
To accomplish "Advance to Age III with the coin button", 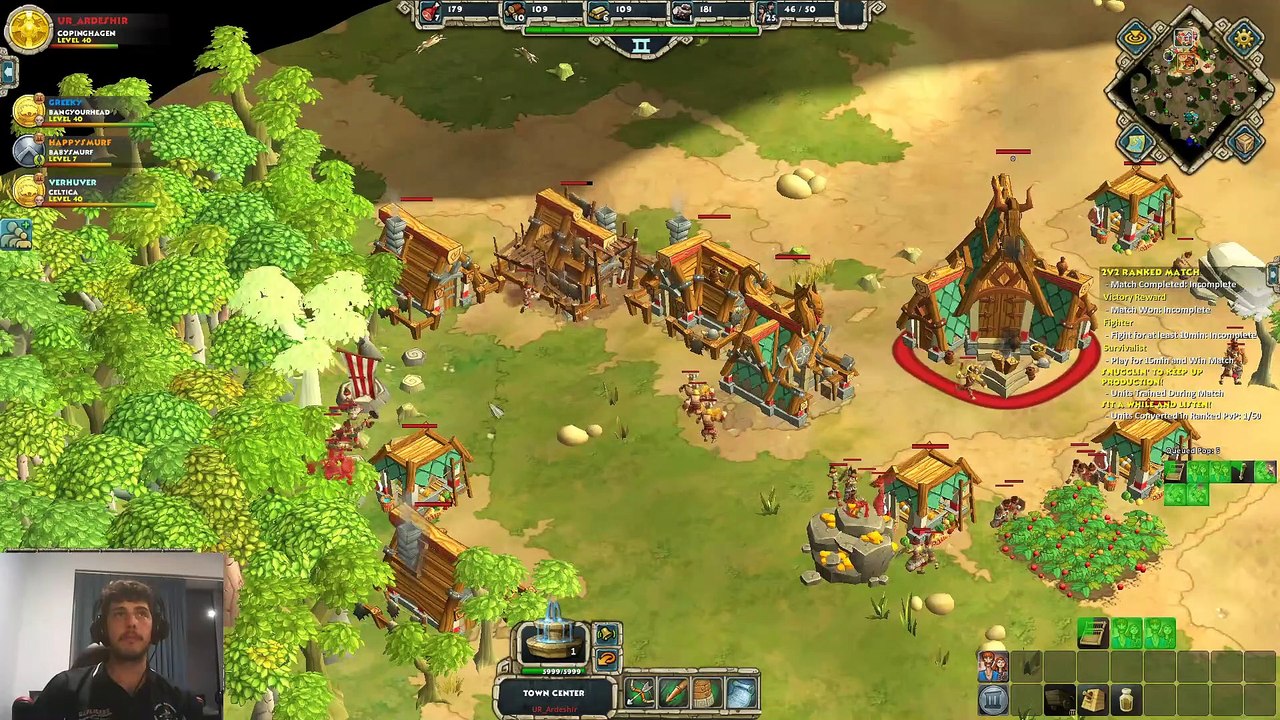I will (993, 699).
